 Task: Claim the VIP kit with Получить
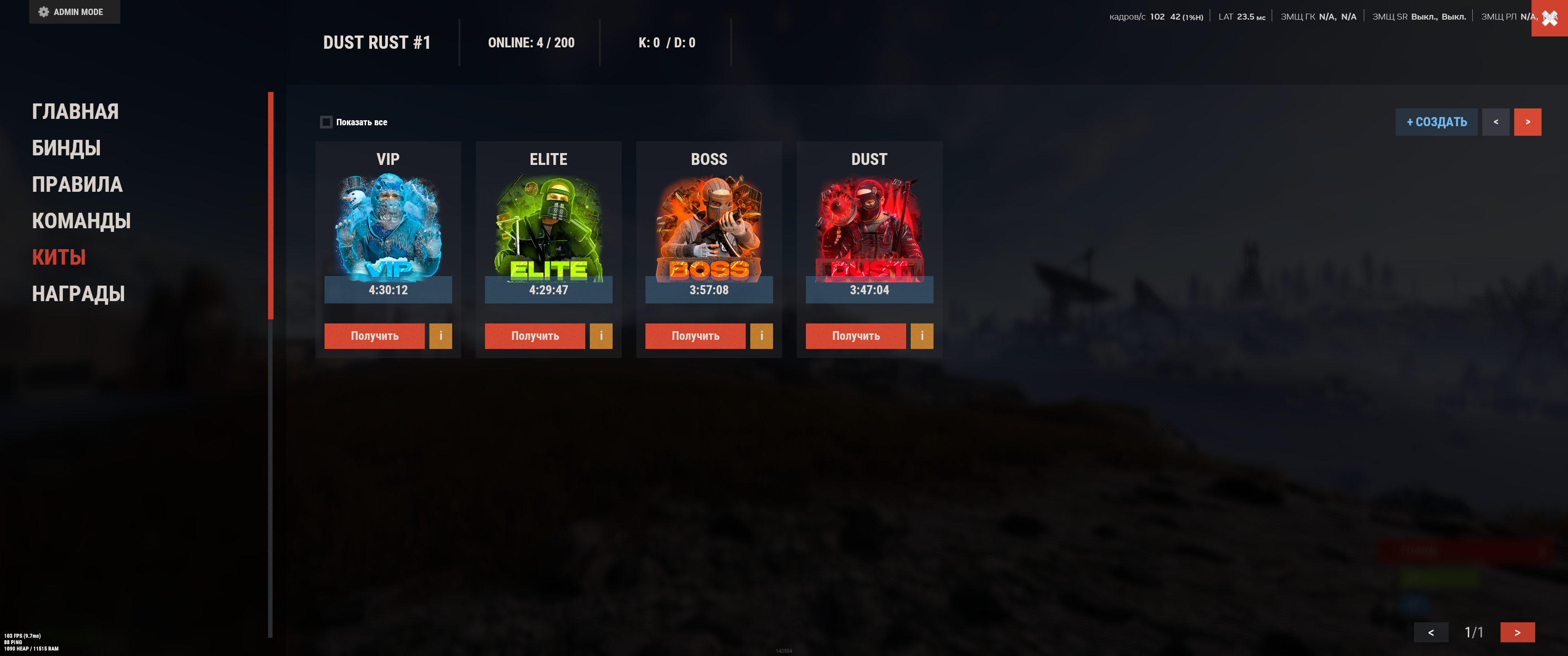[374, 336]
